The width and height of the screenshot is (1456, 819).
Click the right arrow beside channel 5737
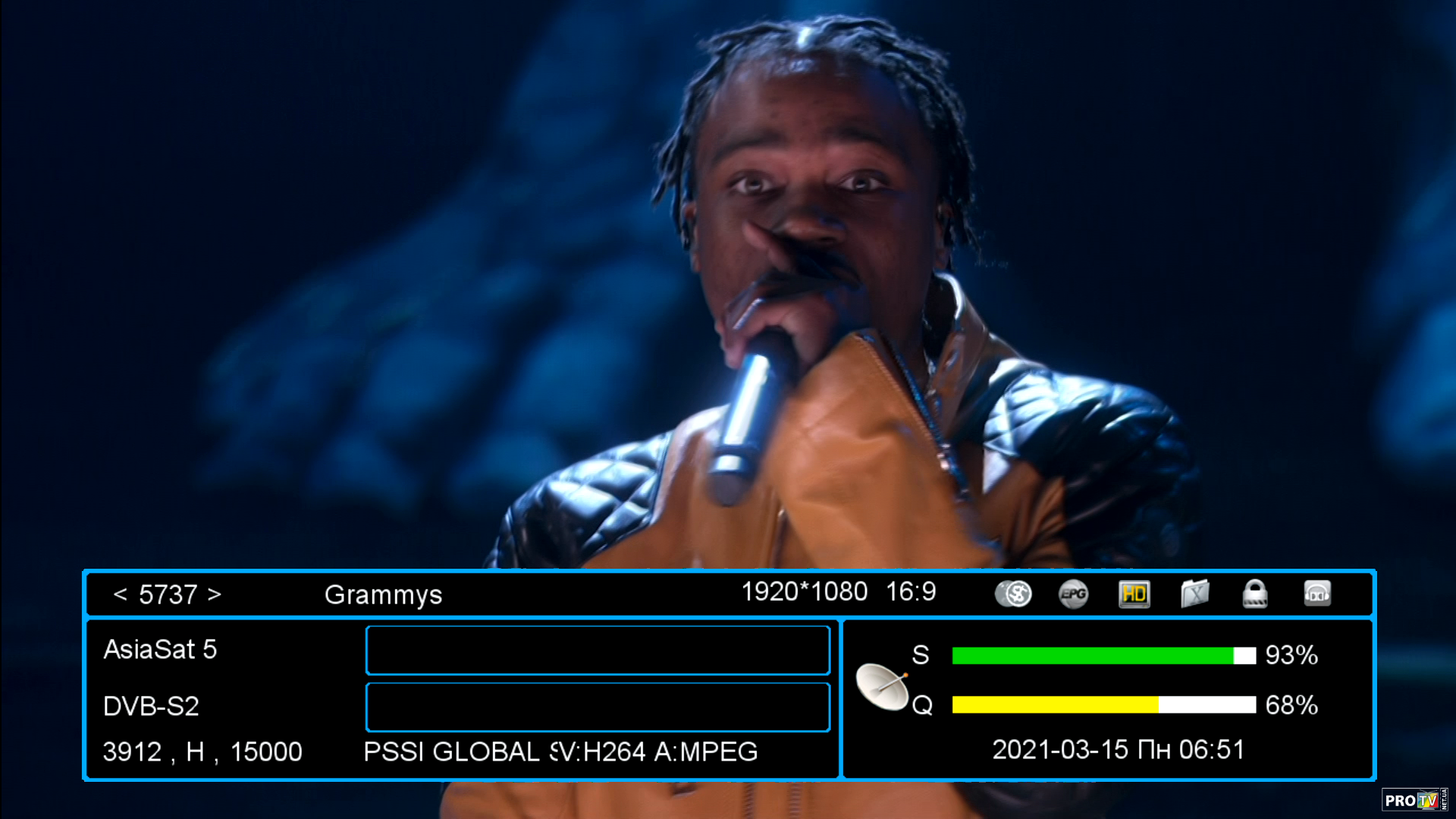215,595
